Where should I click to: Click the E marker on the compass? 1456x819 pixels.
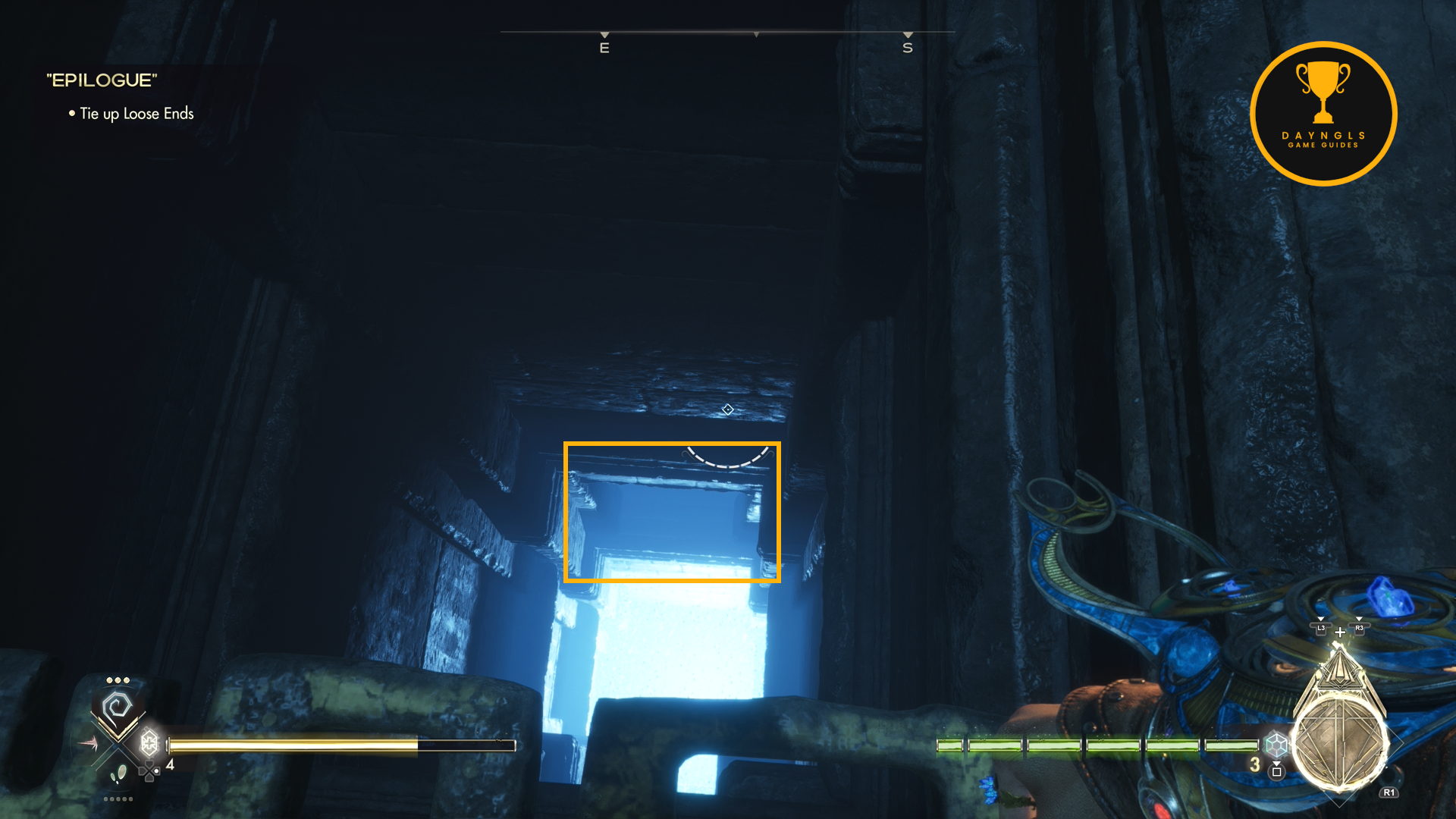point(604,48)
